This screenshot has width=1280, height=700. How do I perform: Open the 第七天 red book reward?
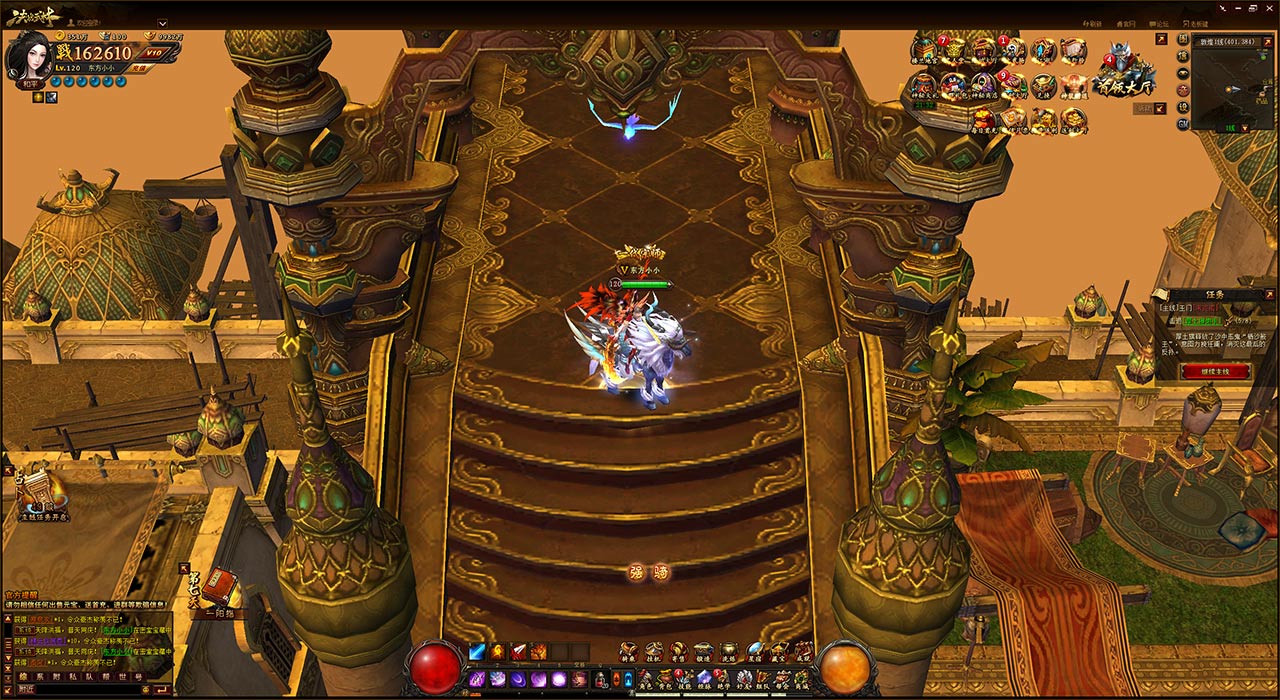(x=219, y=586)
